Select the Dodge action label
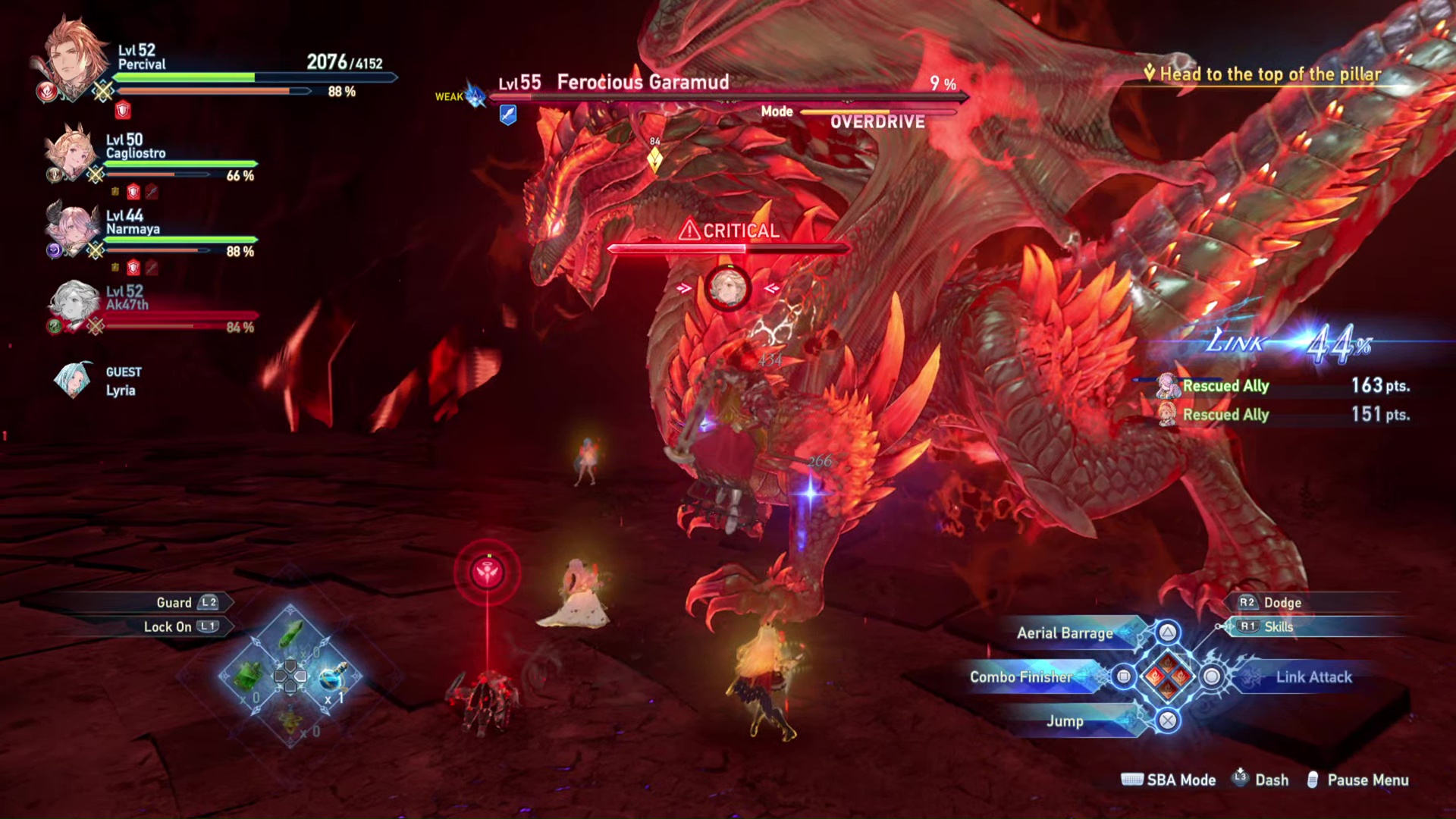The image size is (1456, 819). 1282,603
